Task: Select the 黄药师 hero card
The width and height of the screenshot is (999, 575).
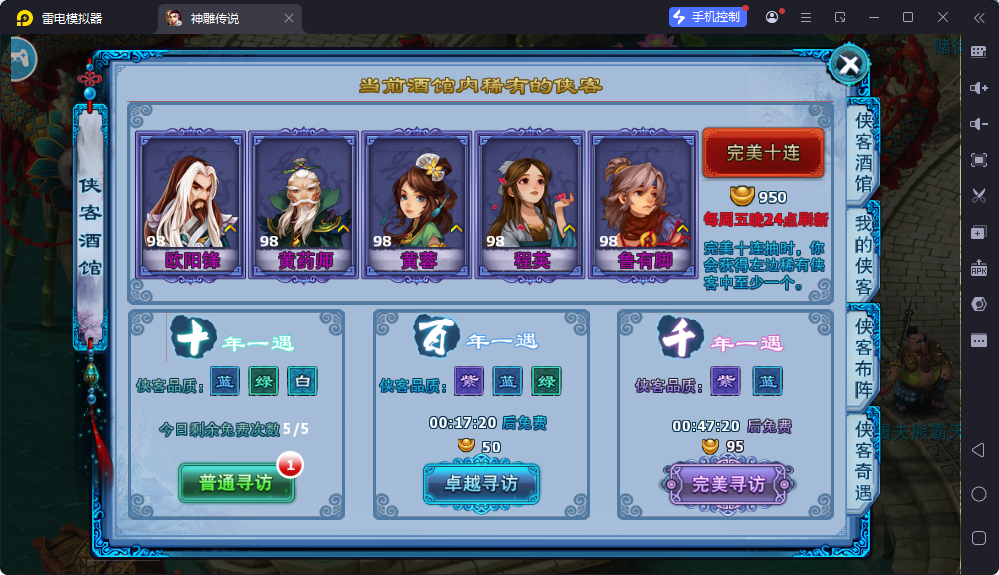Action: [x=304, y=204]
